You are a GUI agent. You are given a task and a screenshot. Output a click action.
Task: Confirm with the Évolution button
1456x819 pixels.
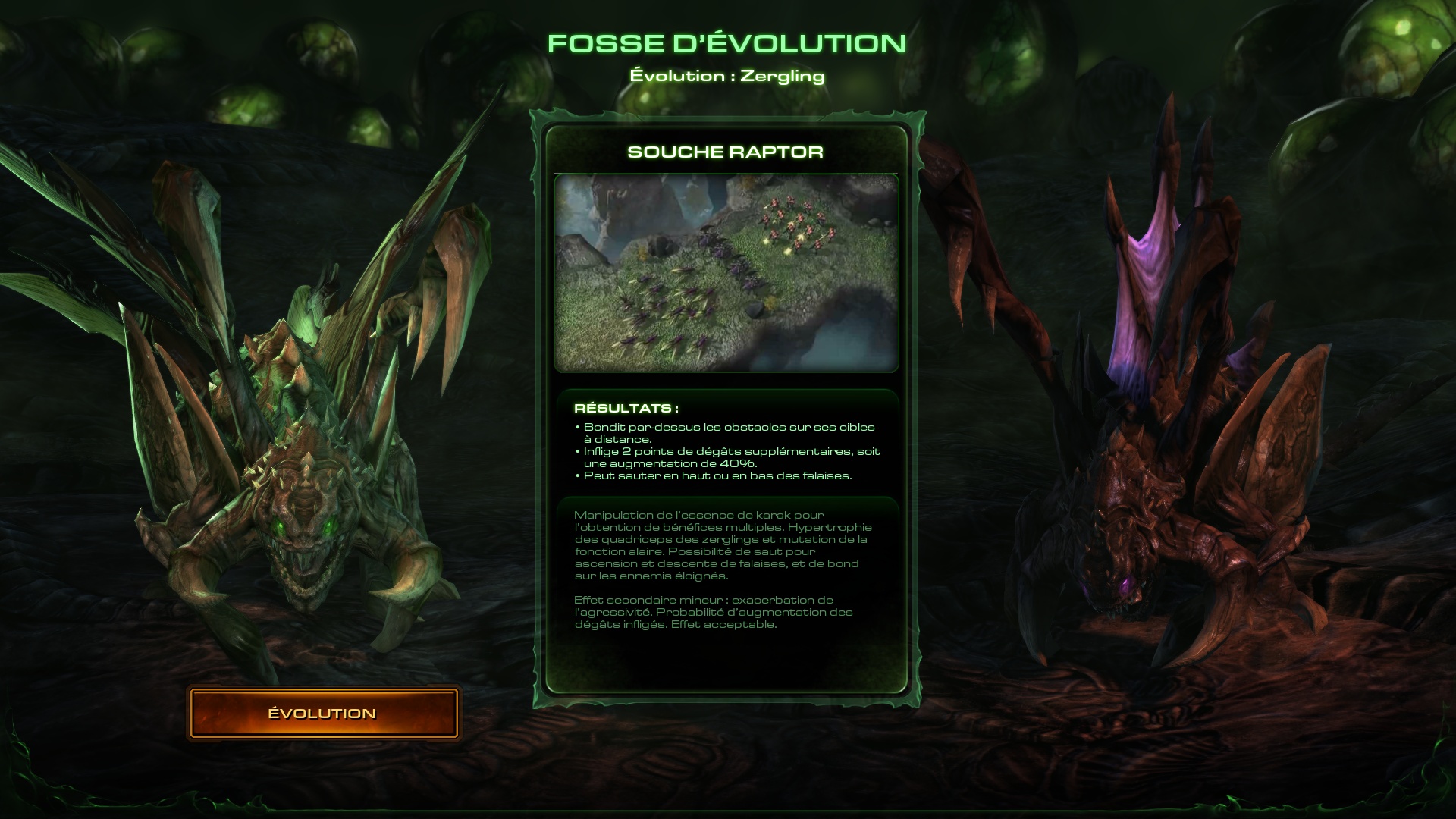coord(323,713)
